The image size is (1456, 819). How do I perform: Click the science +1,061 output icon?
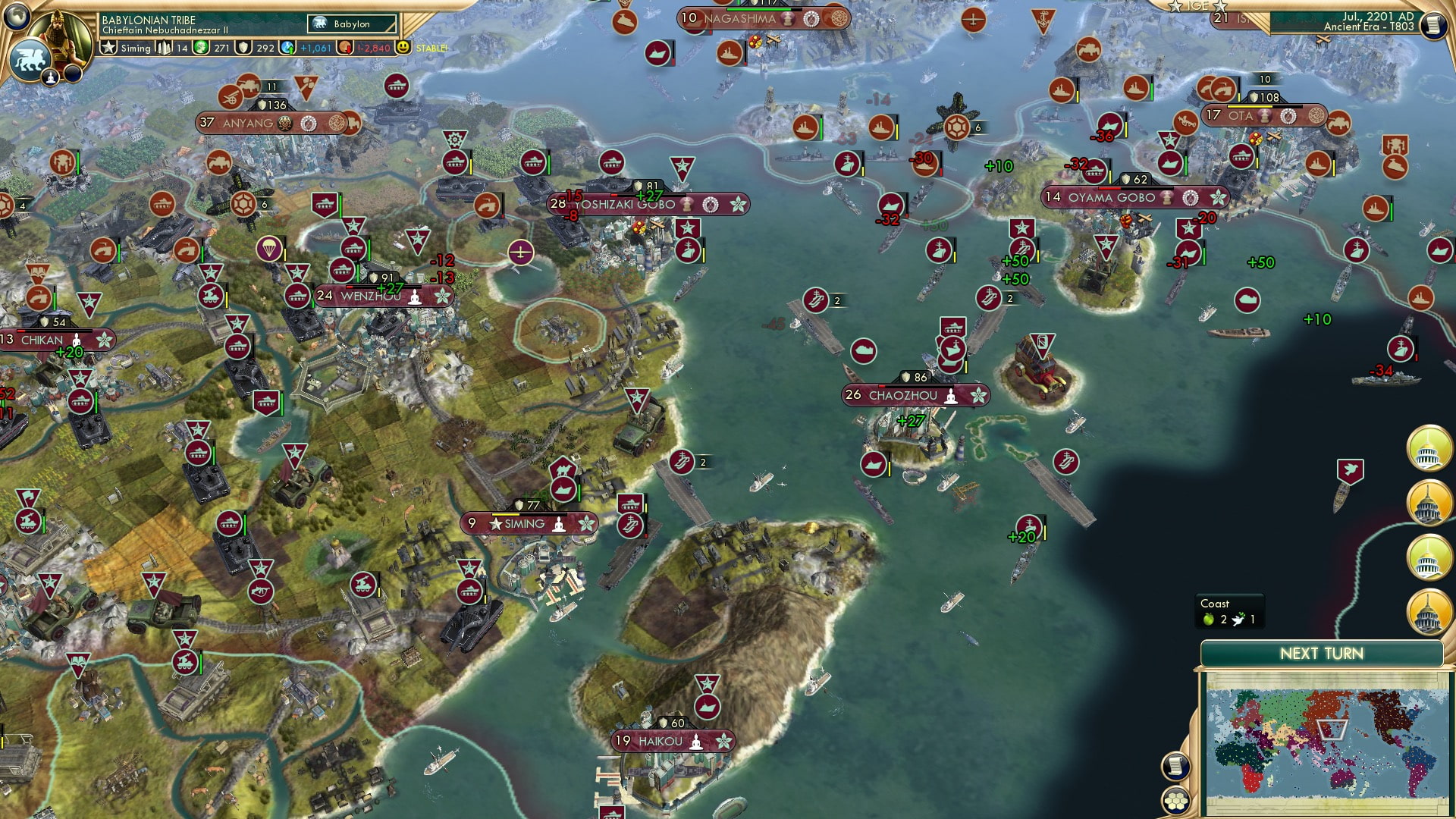point(286,48)
